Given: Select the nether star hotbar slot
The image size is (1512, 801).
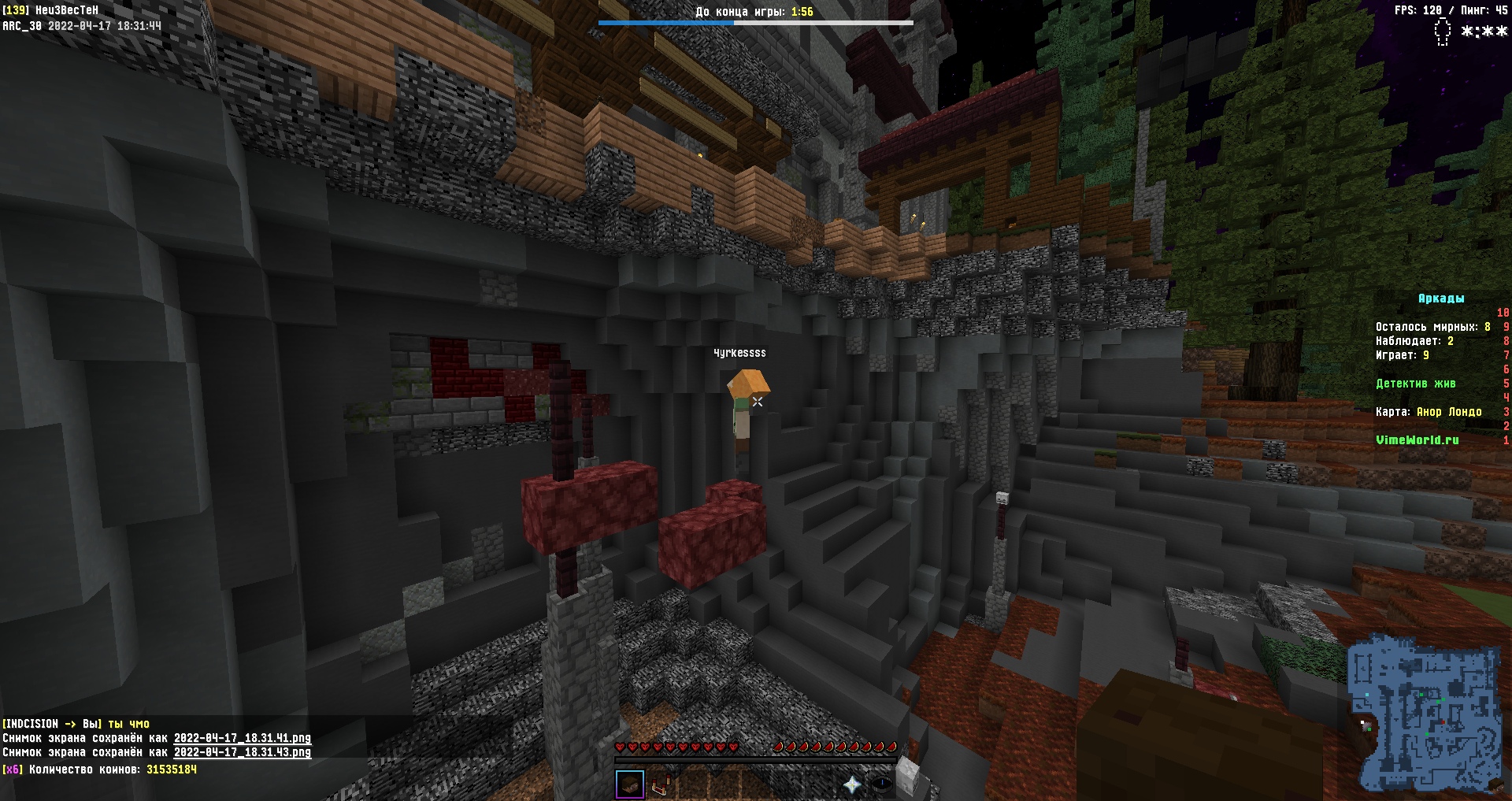Looking at the screenshot, I should pyautogui.click(x=852, y=784).
